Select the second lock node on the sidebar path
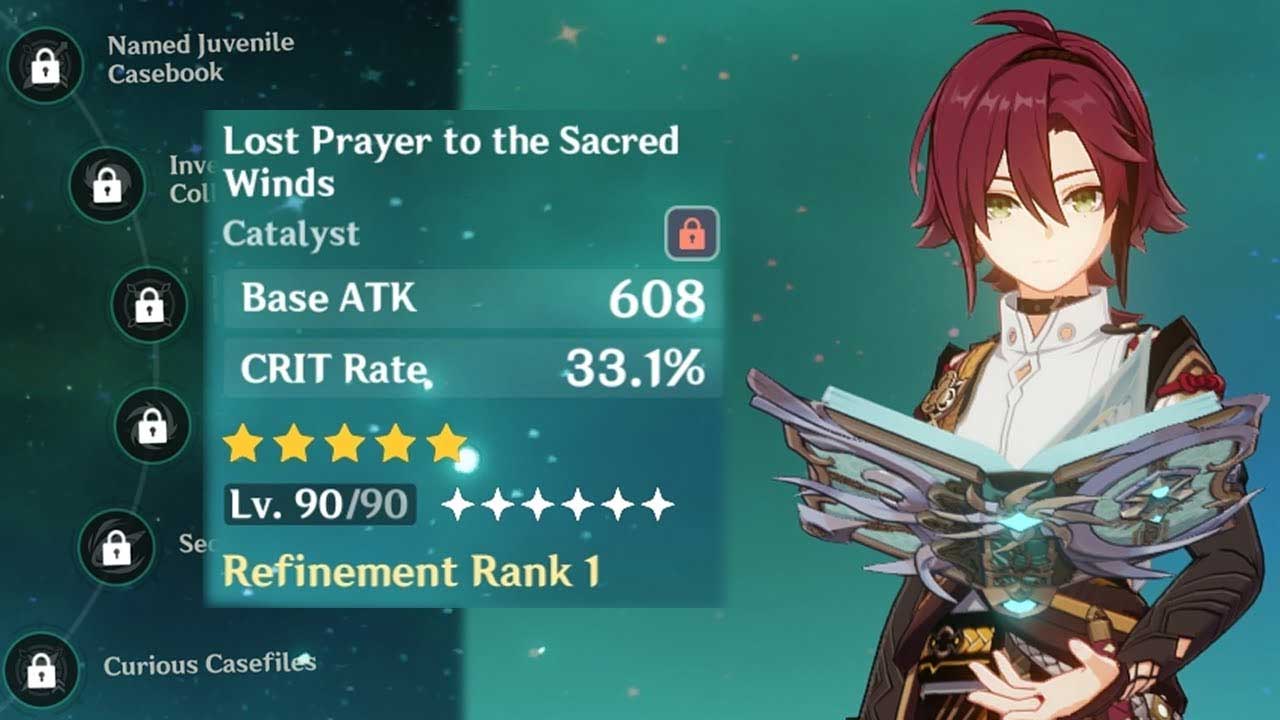 click(107, 183)
